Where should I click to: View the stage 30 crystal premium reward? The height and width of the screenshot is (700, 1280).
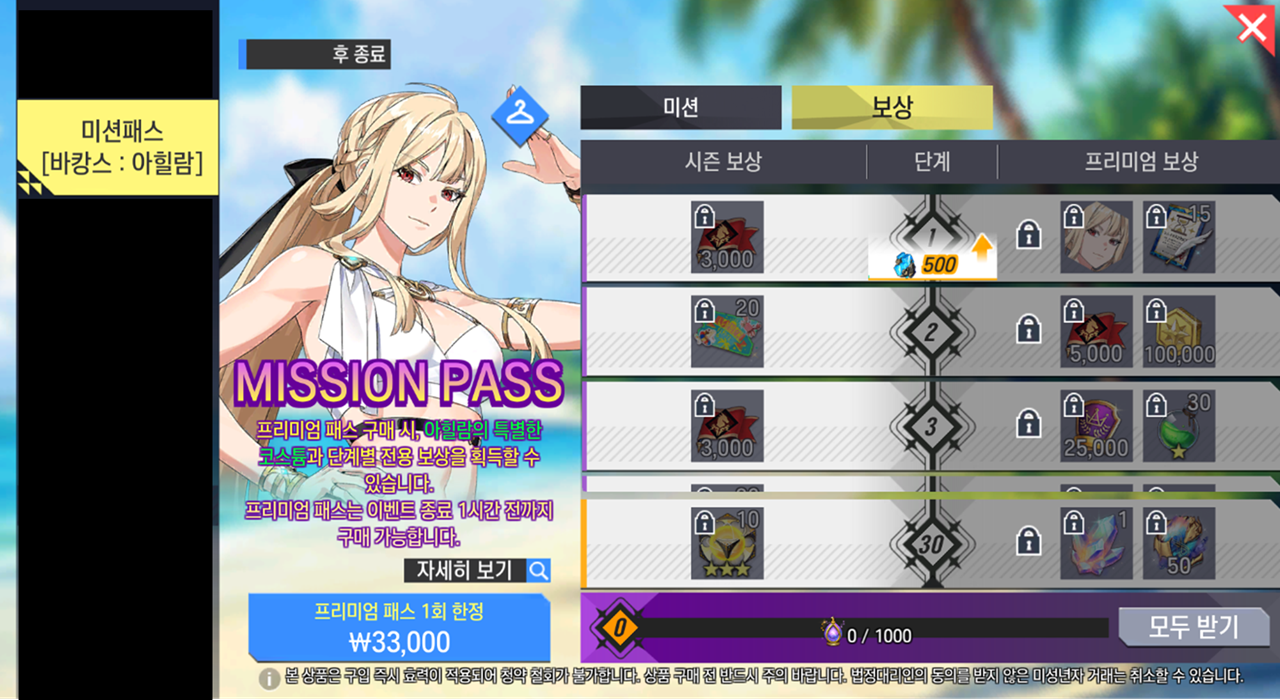pos(1097,543)
